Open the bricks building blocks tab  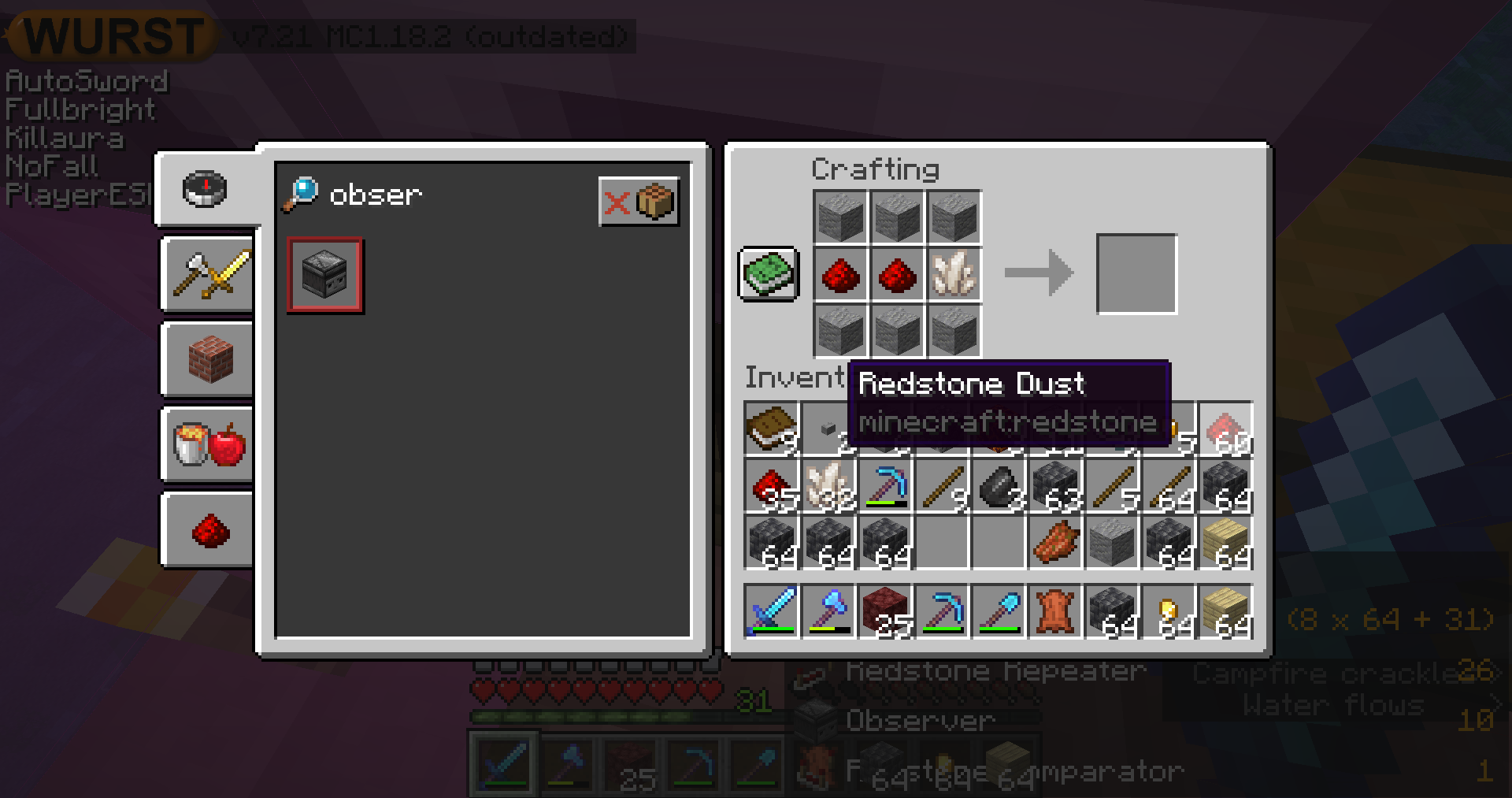(x=209, y=359)
